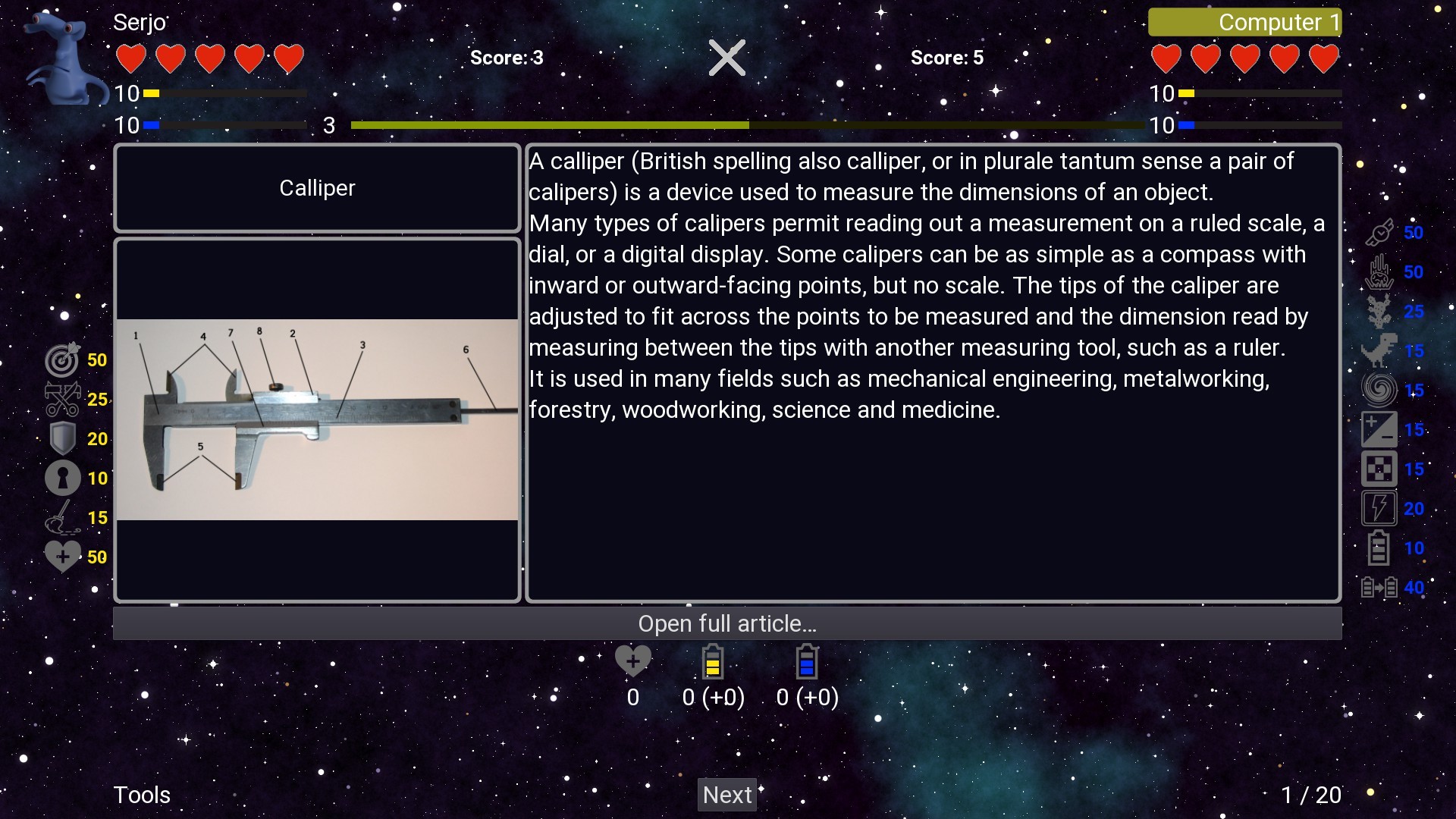Select the cactus power-up
The height and width of the screenshot is (819, 1456).
1380,311
